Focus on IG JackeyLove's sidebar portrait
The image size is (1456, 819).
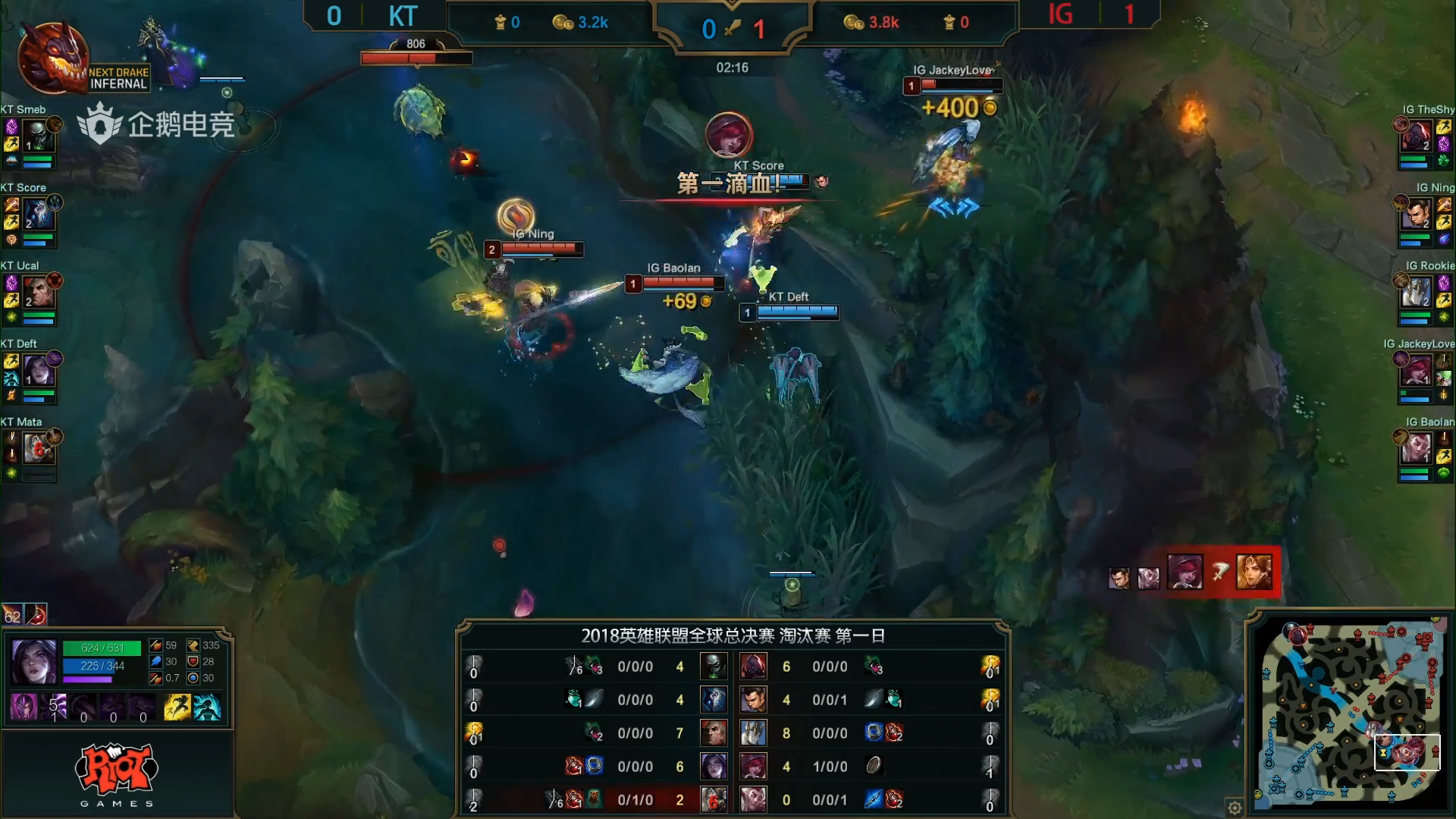[1415, 371]
